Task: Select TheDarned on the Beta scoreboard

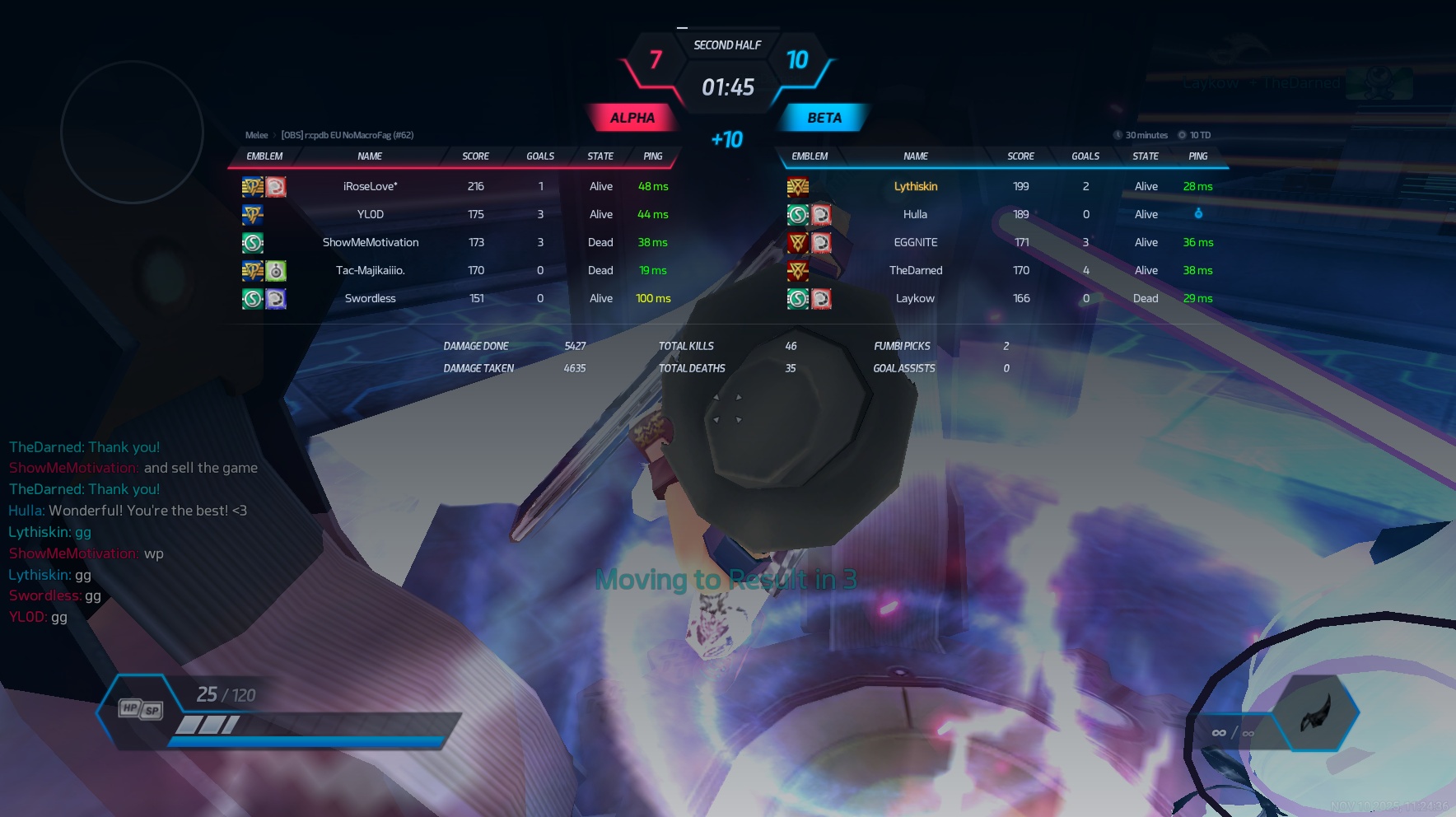Action: tap(915, 270)
